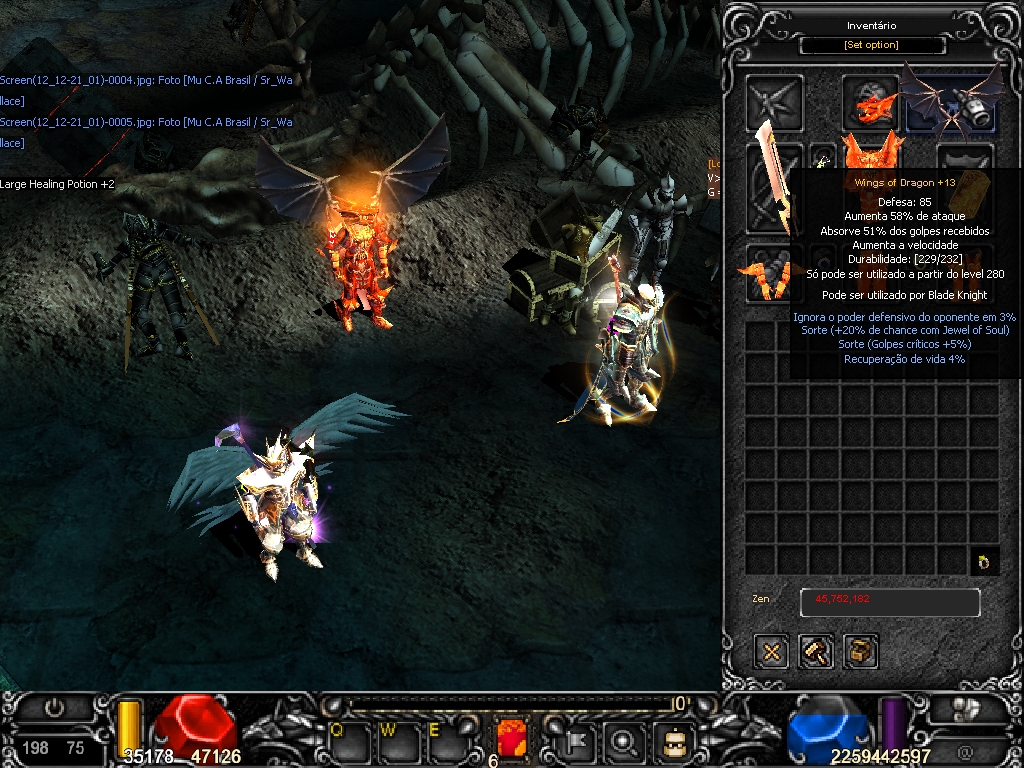Select the equipped Wings of Dragon slot
Viewport: 1024px width, 768px height.
point(950,103)
